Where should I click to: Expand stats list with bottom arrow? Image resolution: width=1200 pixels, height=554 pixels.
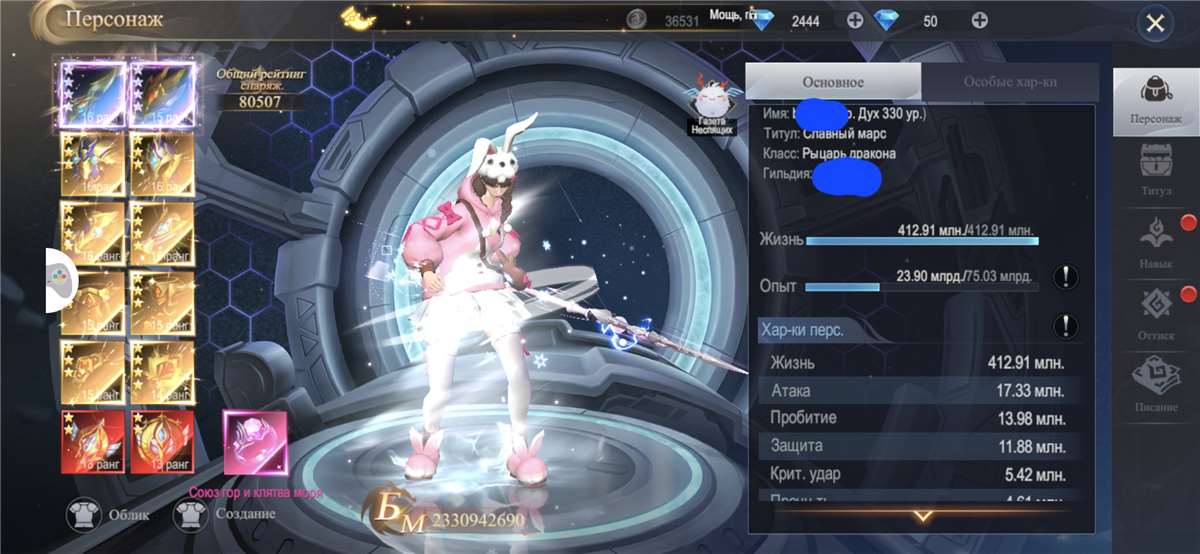(x=922, y=516)
